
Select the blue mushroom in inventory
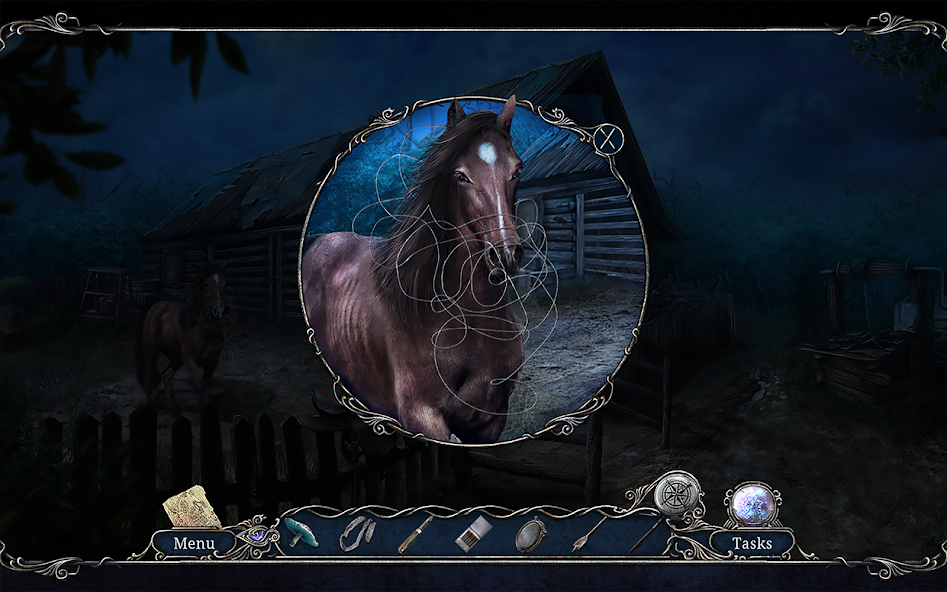[x=298, y=532]
